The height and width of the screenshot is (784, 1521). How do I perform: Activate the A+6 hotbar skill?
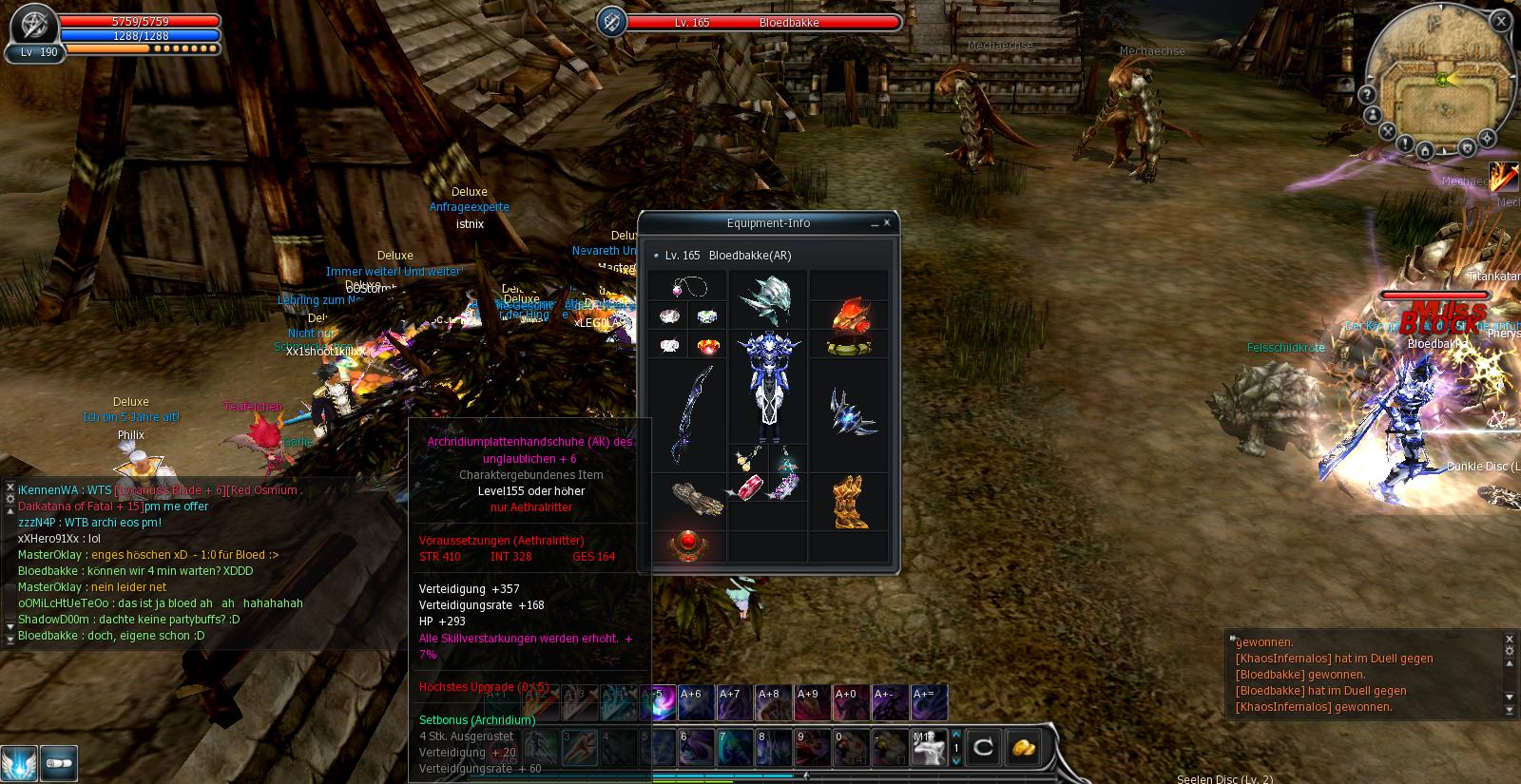(x=696, y=703)
